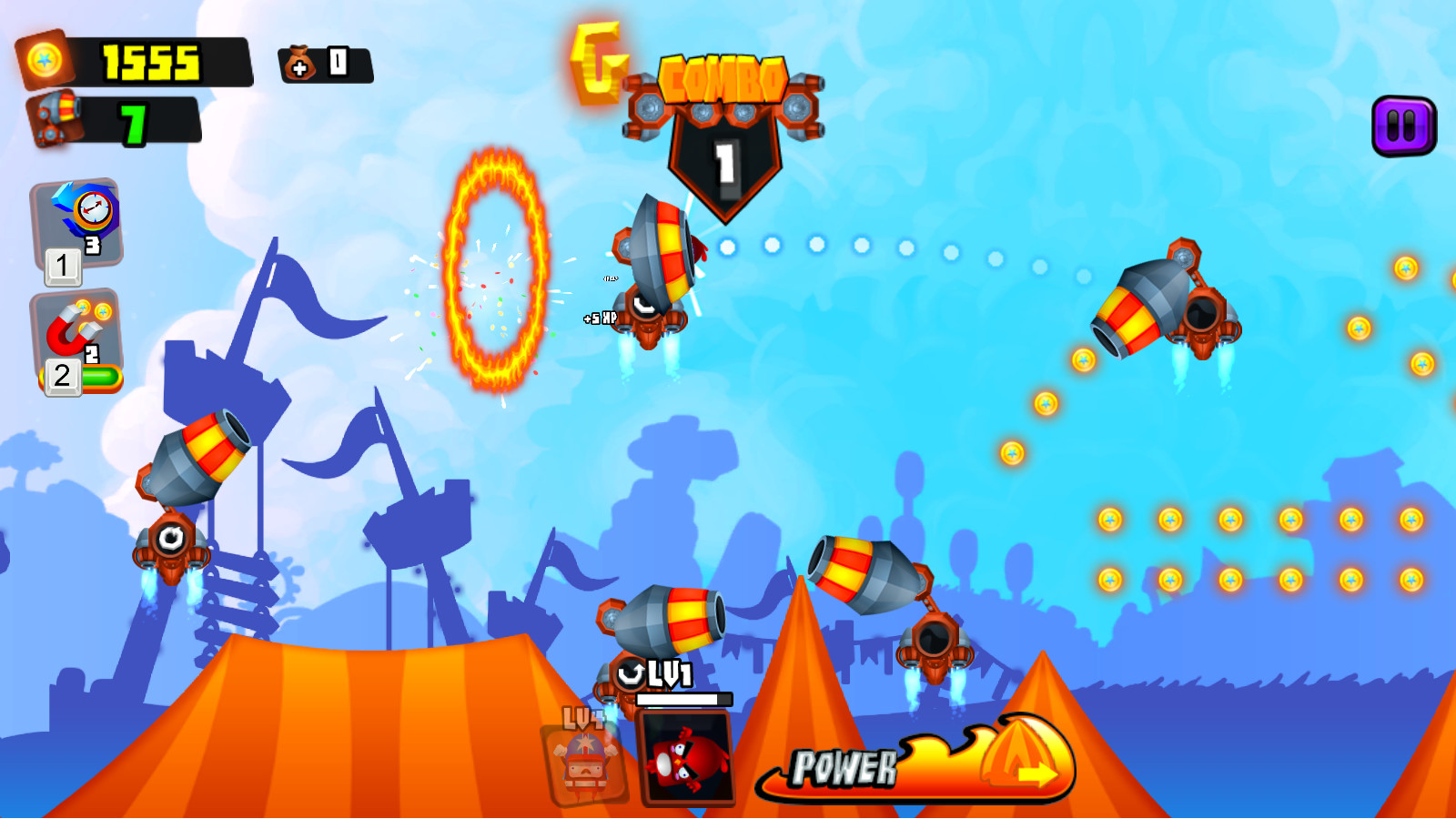Click the keyboard shortcut 2 key label
This screenshot has height=819, width=1456.
61,376
